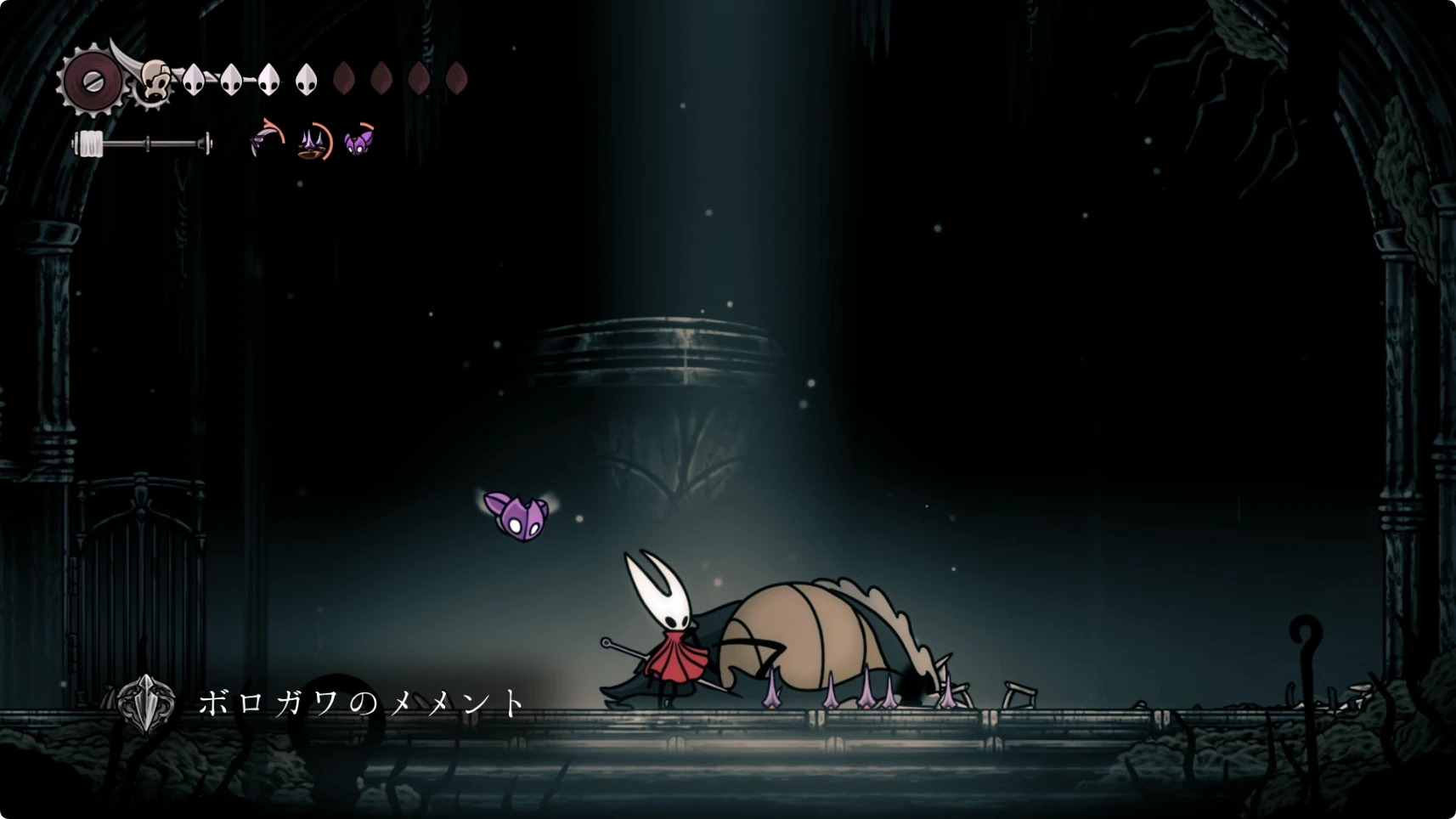Select the curved claw tool icon
Screen dimensions: 1456x819
(x=267, y=139)
